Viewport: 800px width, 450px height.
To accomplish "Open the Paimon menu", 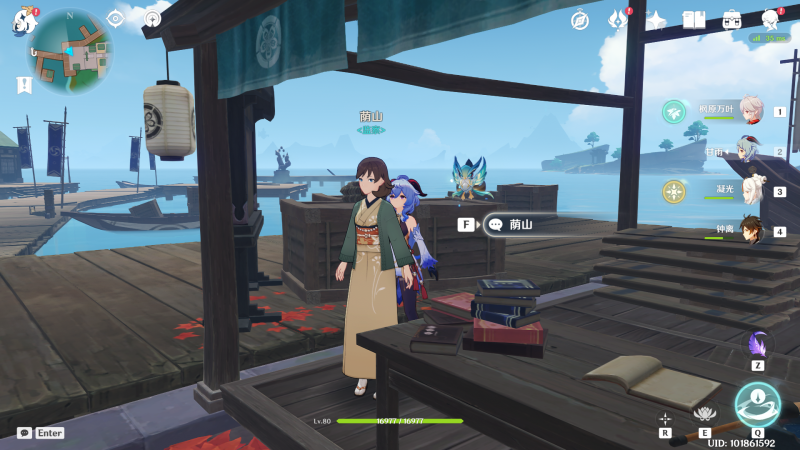I will pos(24,22).
